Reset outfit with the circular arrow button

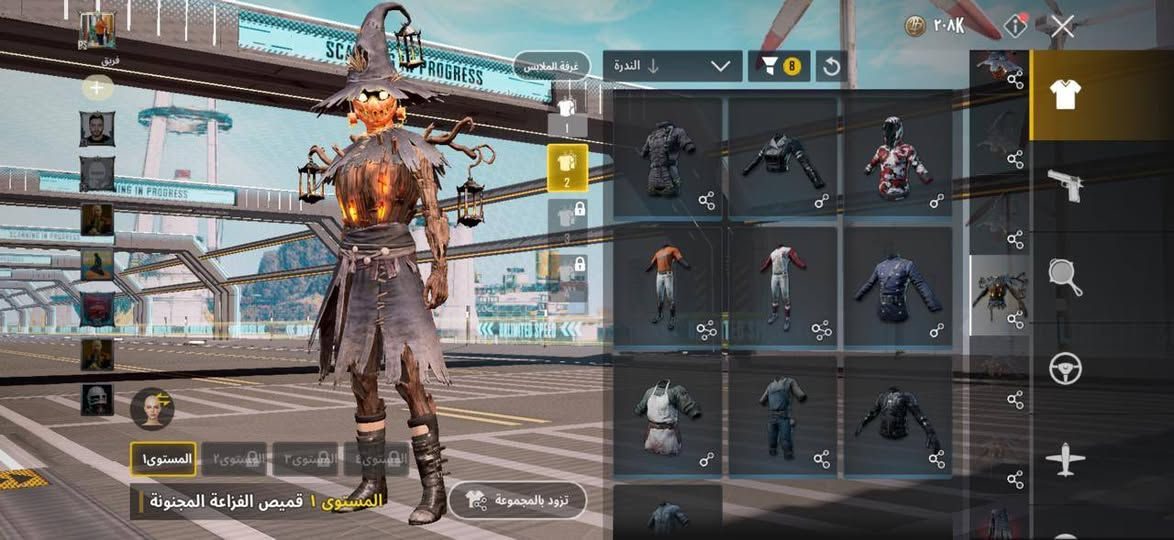coord(830,66)
